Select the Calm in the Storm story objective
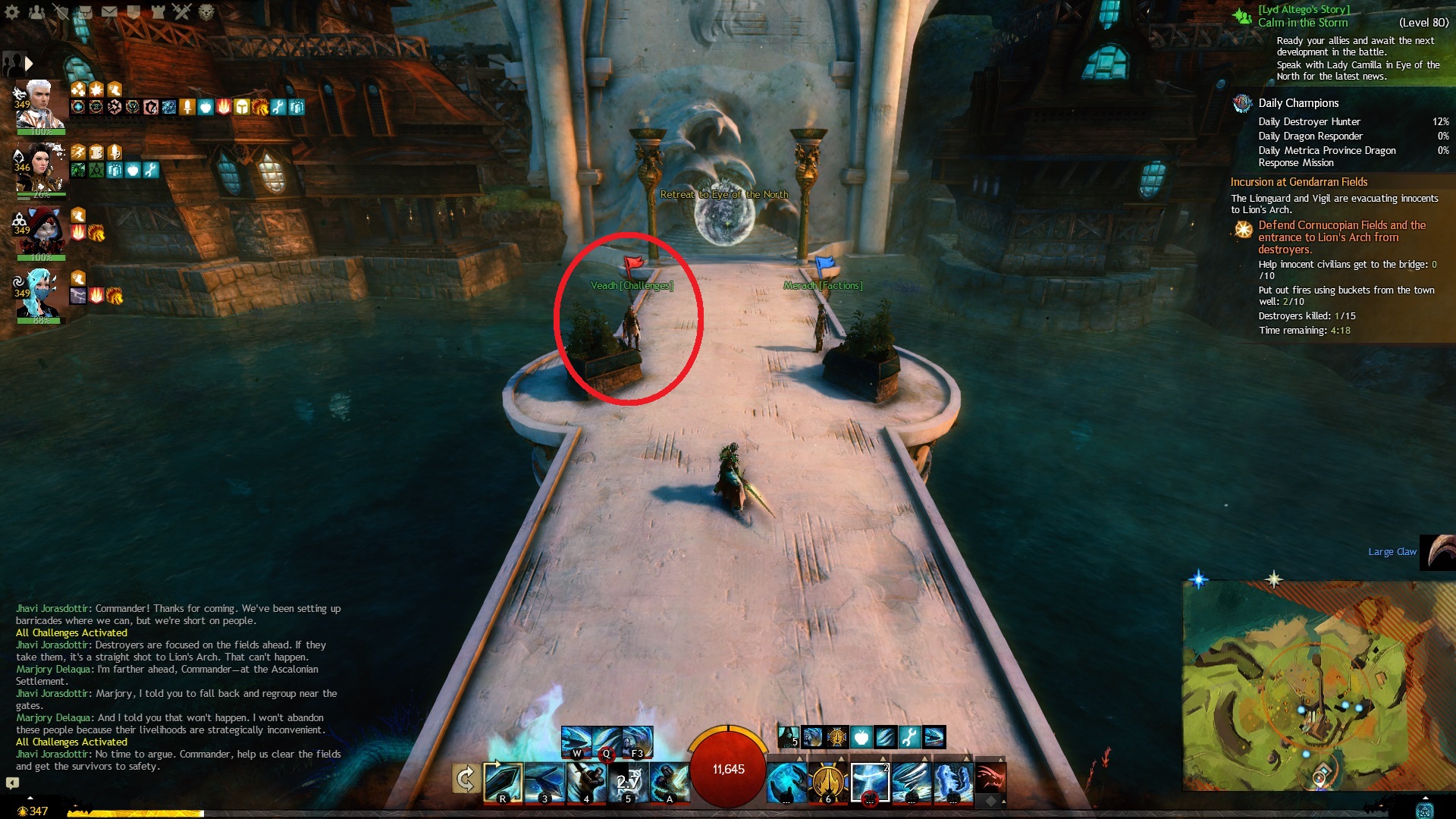Image resolution: width=1456 pixels, height=819 pixels. pyautogui.click(x=1303, y=23)
